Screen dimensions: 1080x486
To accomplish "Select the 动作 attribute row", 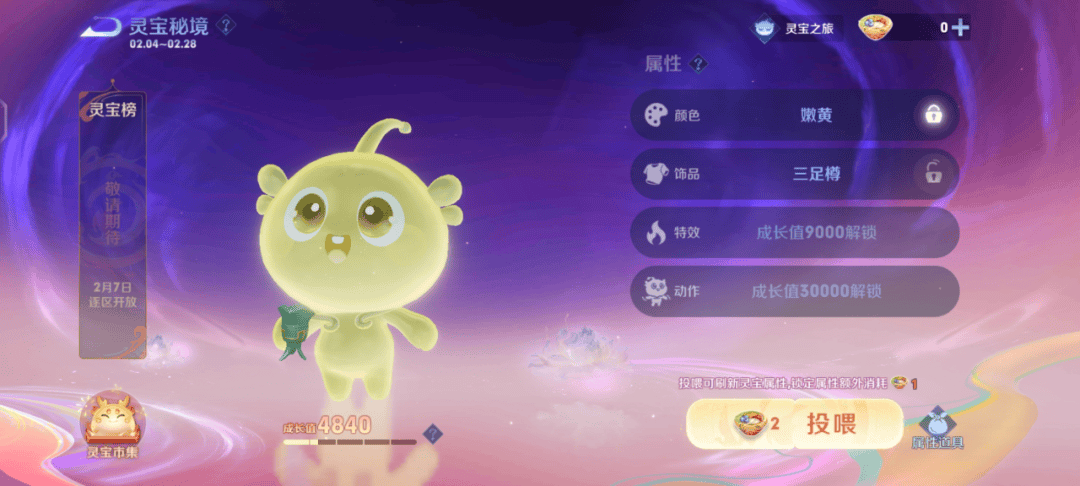I will 794,291.
